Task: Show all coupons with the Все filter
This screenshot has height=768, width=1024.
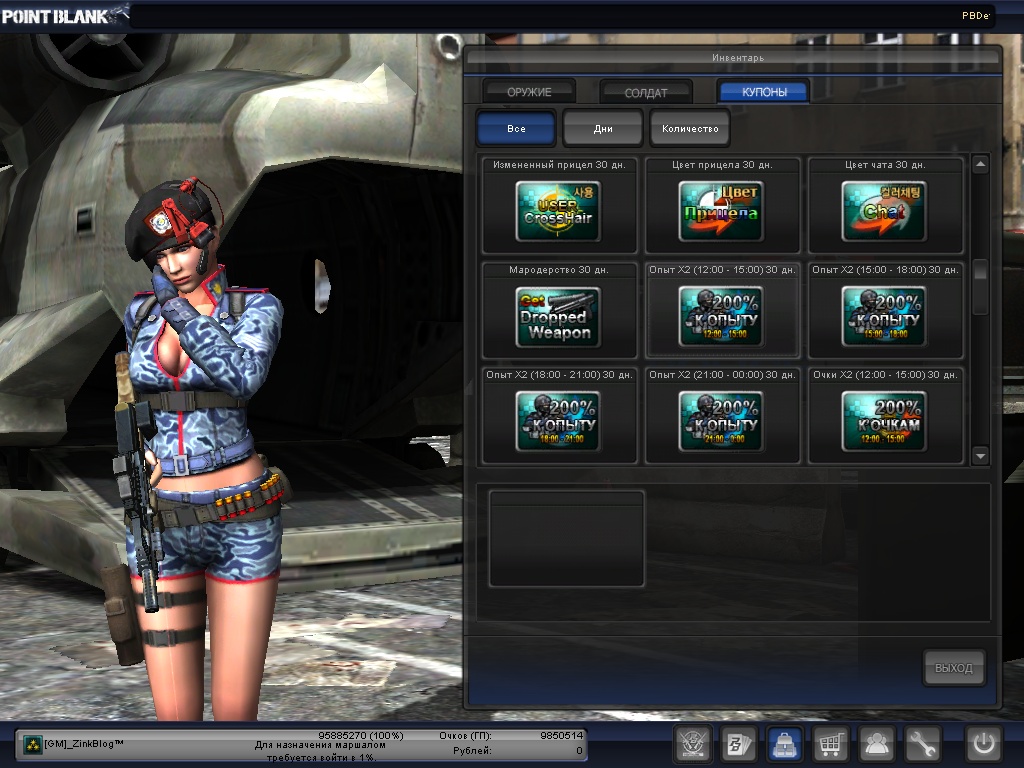Action: click(x=516, y=129)
